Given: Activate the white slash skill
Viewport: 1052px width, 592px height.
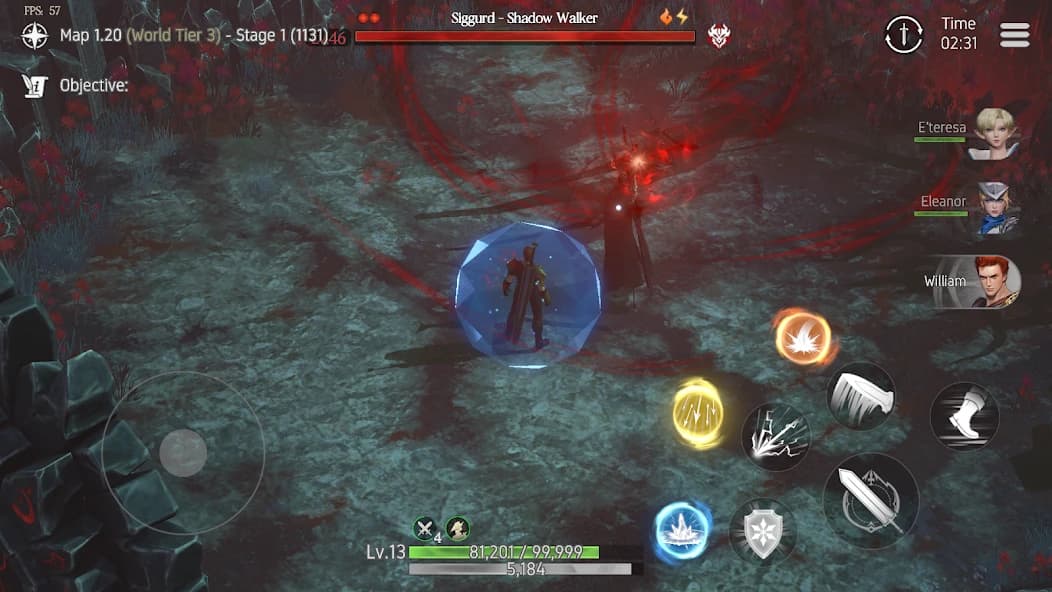Looking at the screenshot, I should tap(860, 395).
